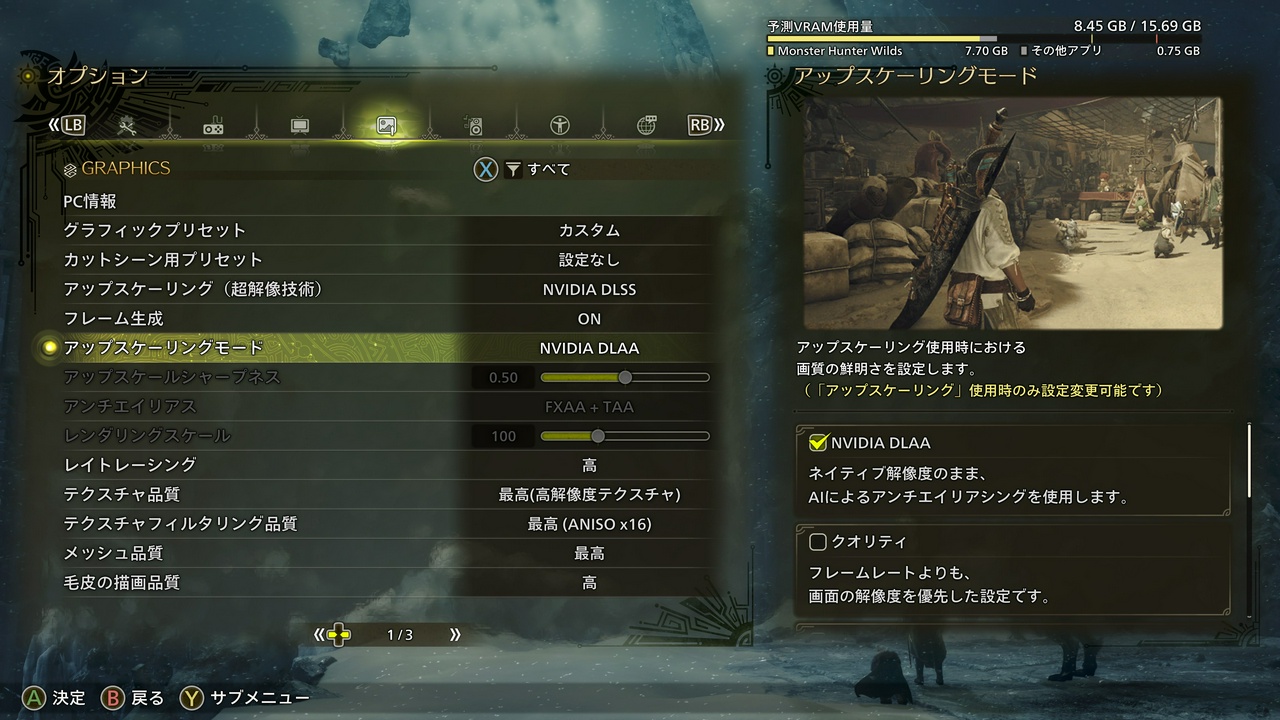The width and height of the screenshot is (1280, 720).
Task: Switch to the wrench-and-gear game settings tab
Action: pyautogui.click(x=127, y=126)
